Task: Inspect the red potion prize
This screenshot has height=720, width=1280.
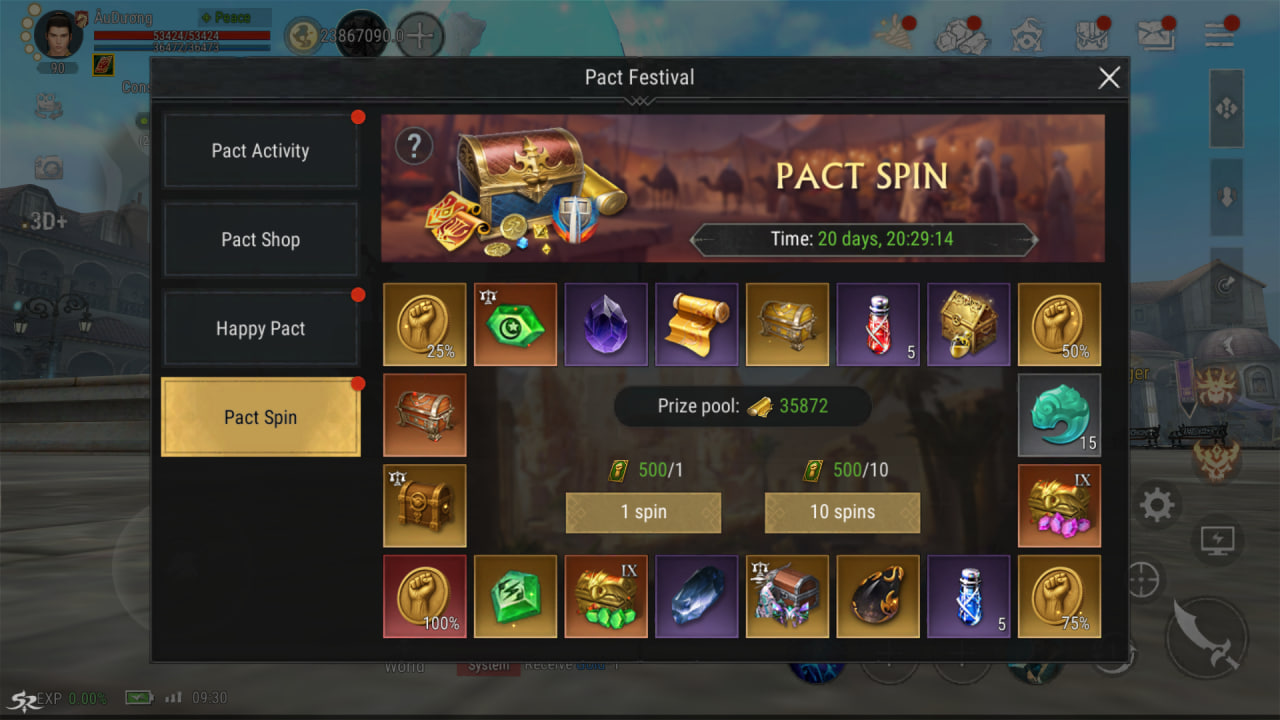Action: 878,324
